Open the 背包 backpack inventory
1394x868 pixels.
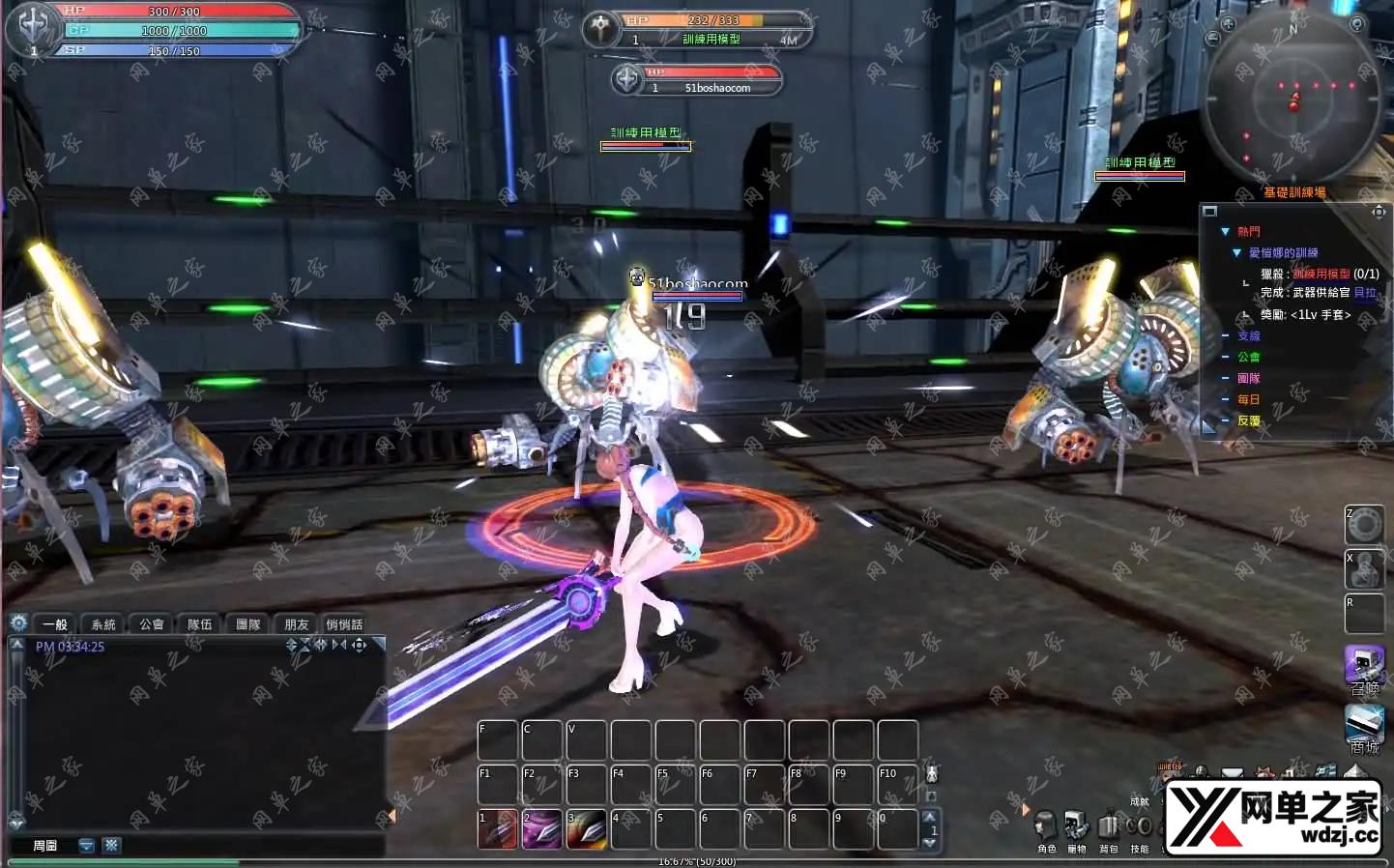click(1109, 829)
